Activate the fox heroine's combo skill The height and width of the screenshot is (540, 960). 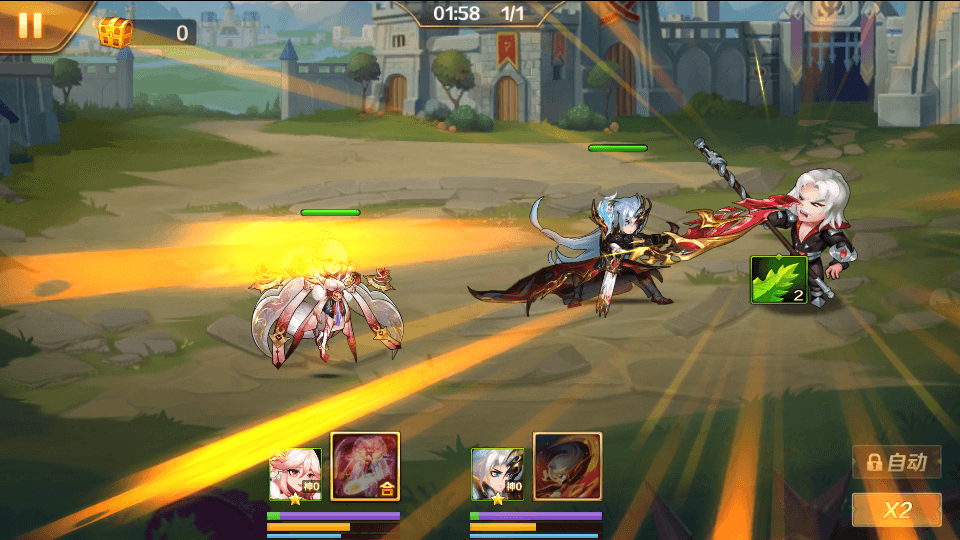[365, 467]
